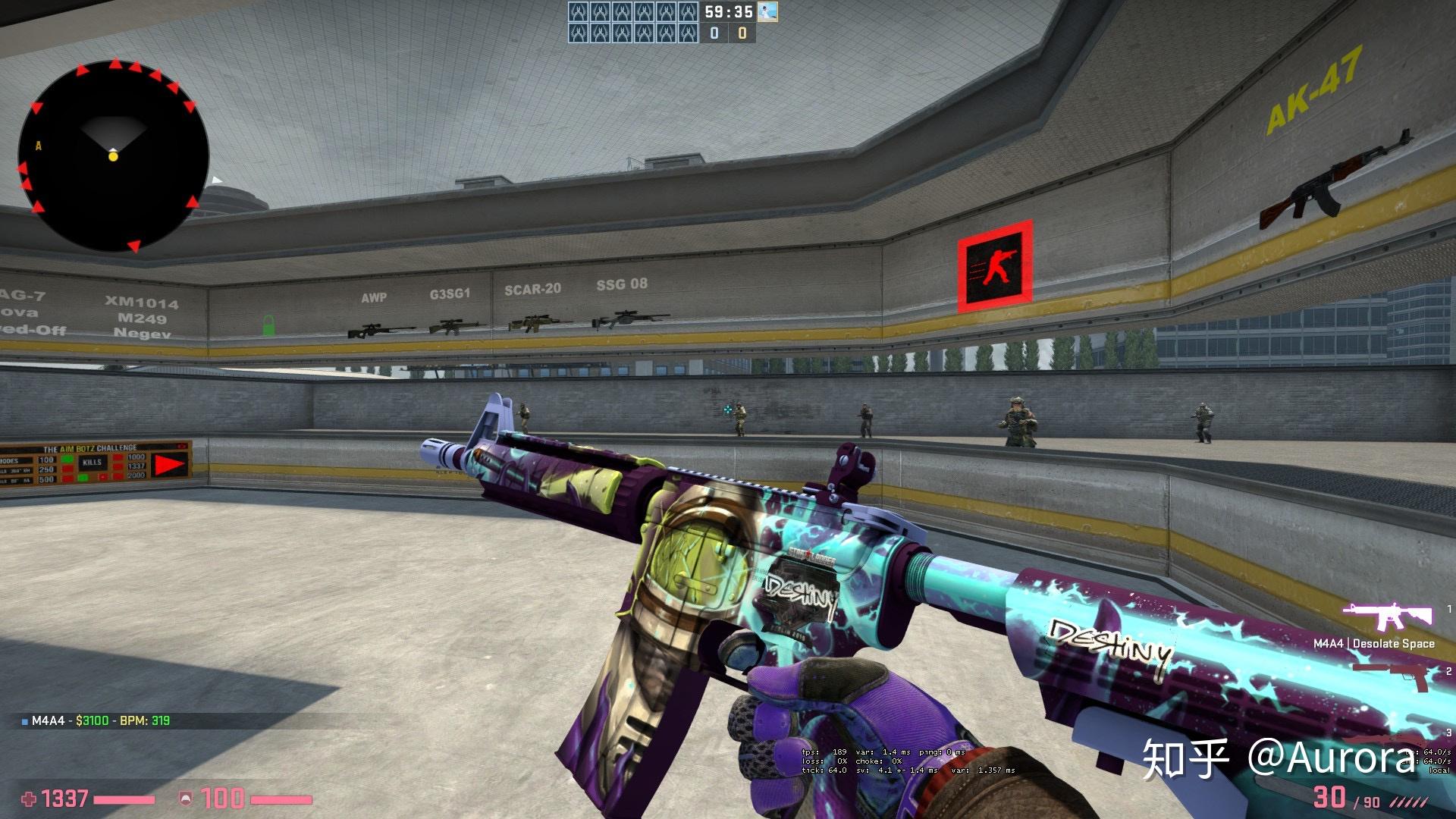Screen dimensions: 1456x819
Task: Select the SCAR-20 label on the wall
Action: (x=533, y=289)
